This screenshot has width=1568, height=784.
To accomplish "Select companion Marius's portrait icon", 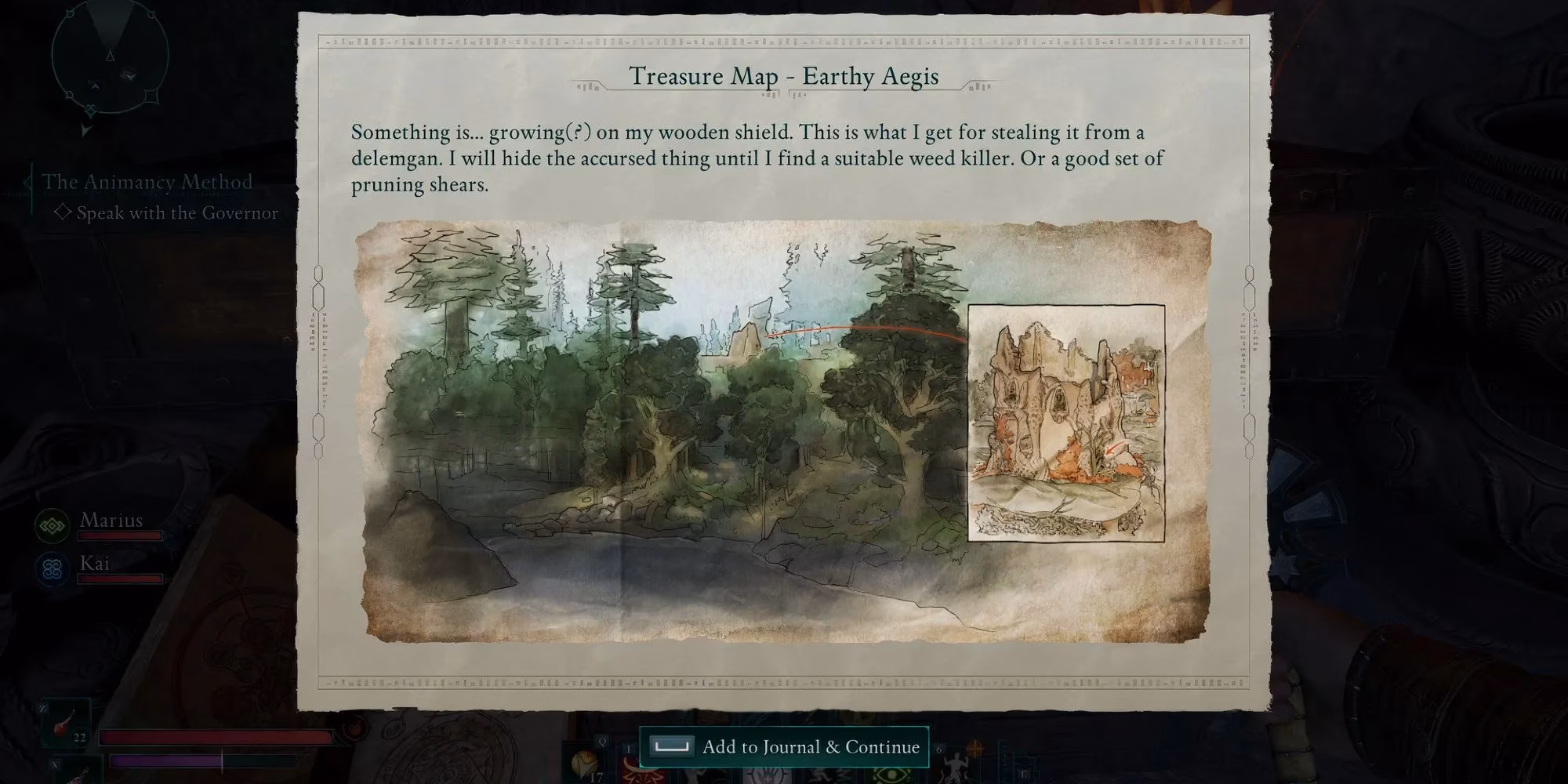I will pyautogui.click(x=53, y=525).
